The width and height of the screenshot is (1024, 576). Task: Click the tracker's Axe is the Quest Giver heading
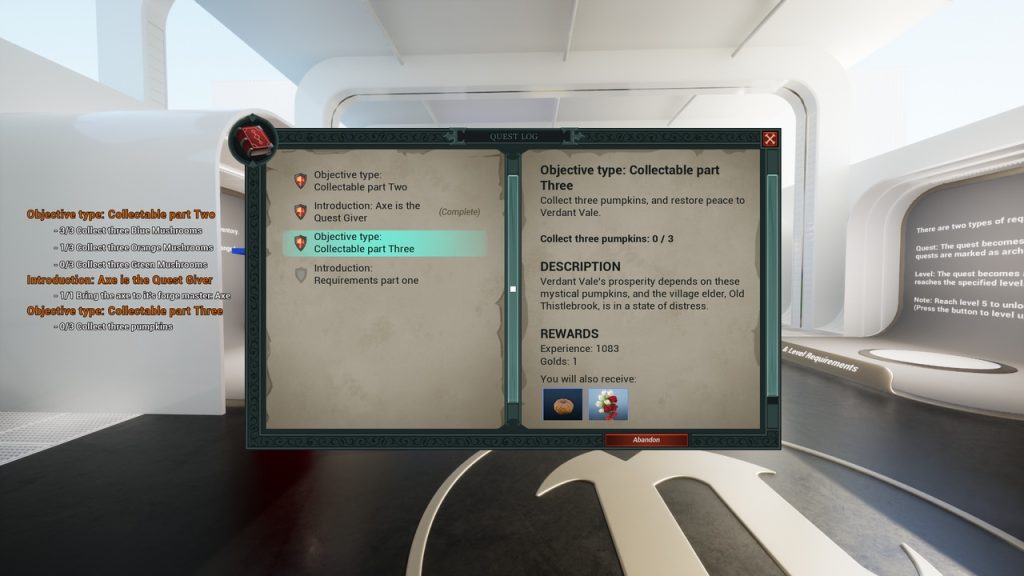pos(120,280)
